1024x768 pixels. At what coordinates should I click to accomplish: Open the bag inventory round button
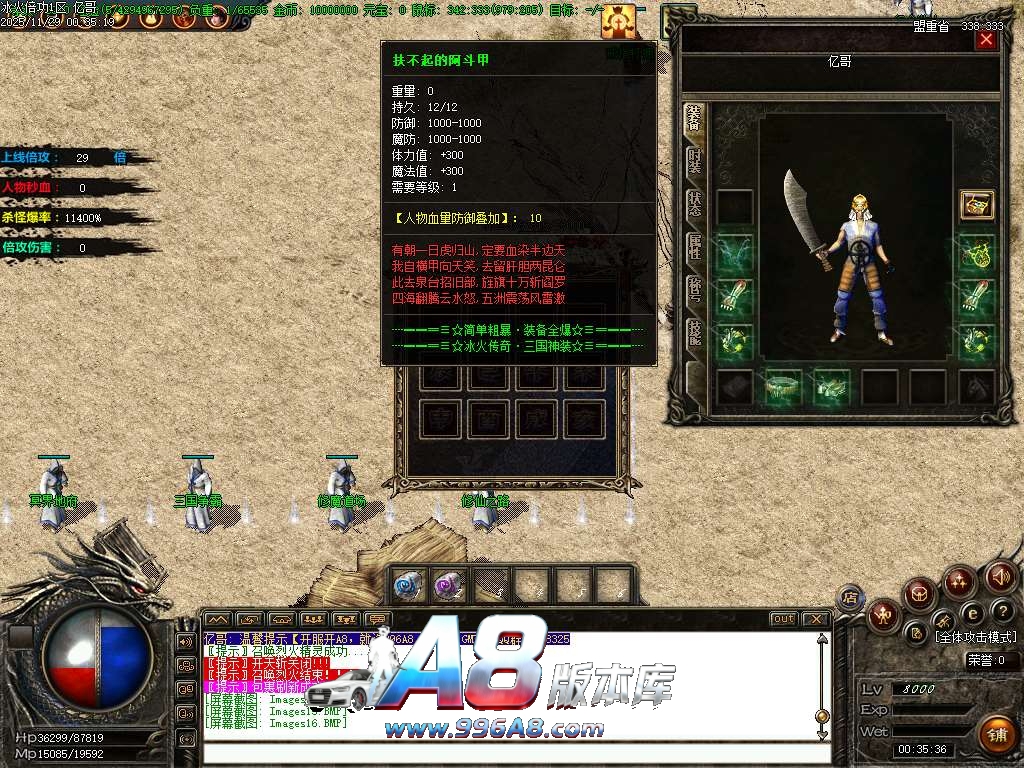tap(919, 595)
